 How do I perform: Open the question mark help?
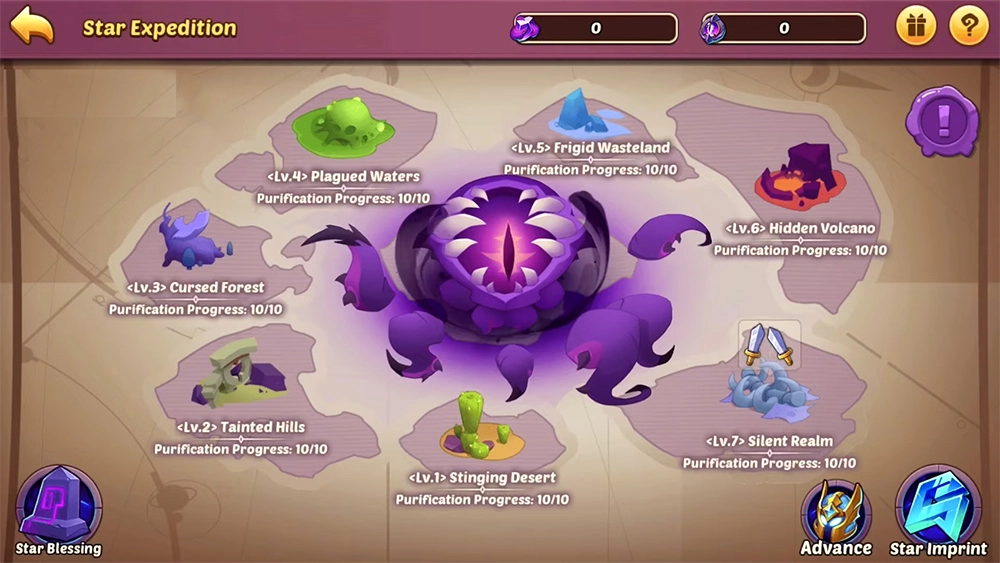click(x=968, y=27)
